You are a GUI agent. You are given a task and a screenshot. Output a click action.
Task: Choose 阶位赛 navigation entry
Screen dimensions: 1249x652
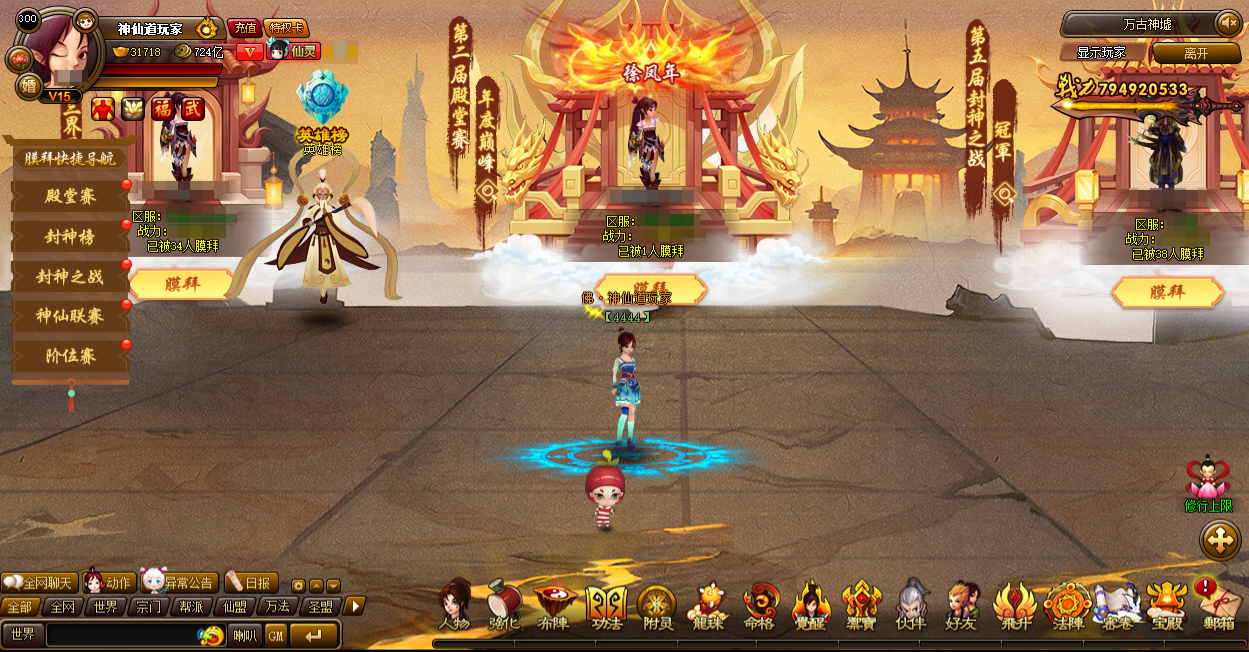(69, 357)
